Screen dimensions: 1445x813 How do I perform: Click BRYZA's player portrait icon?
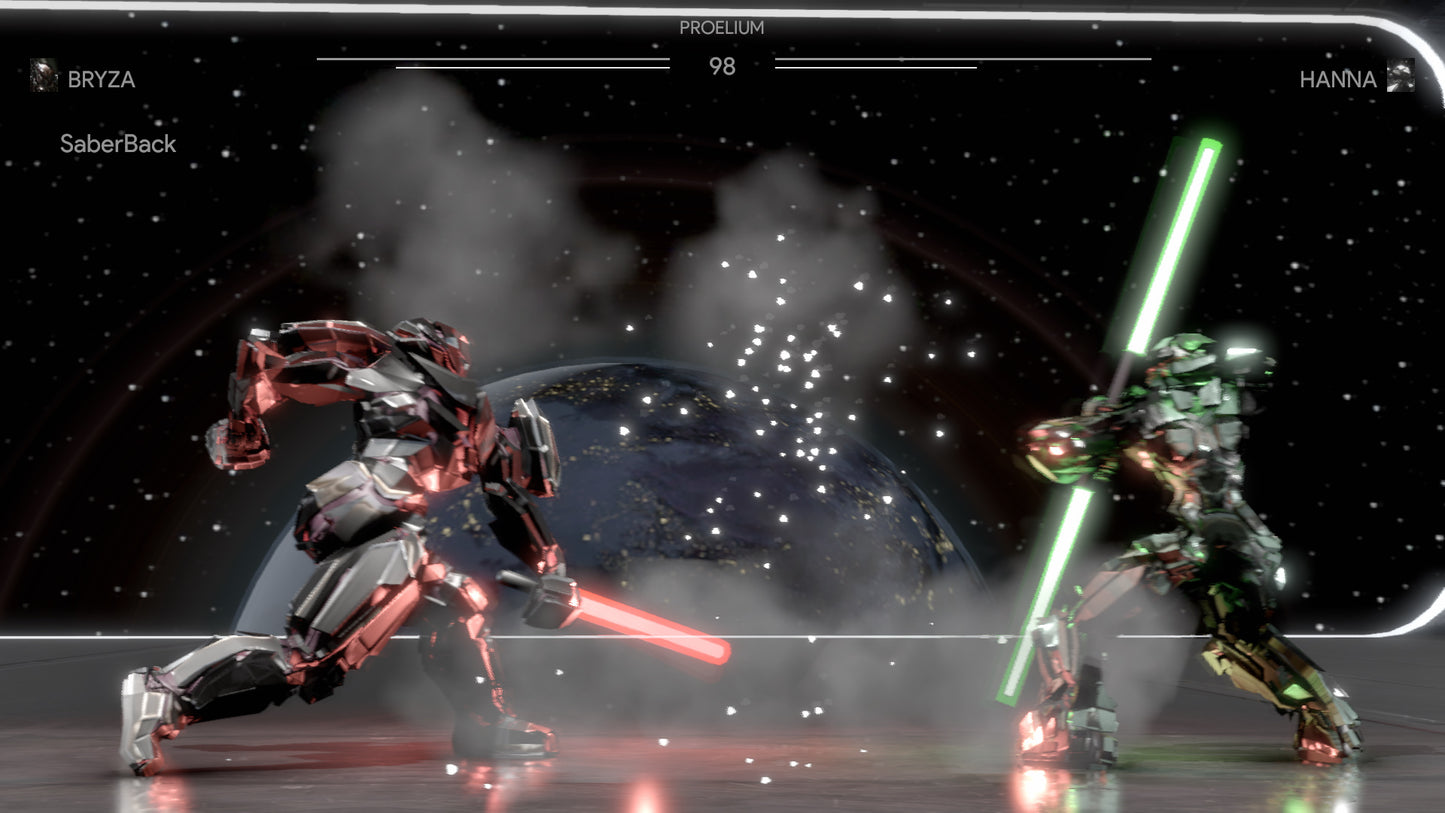tap(44, 76)
